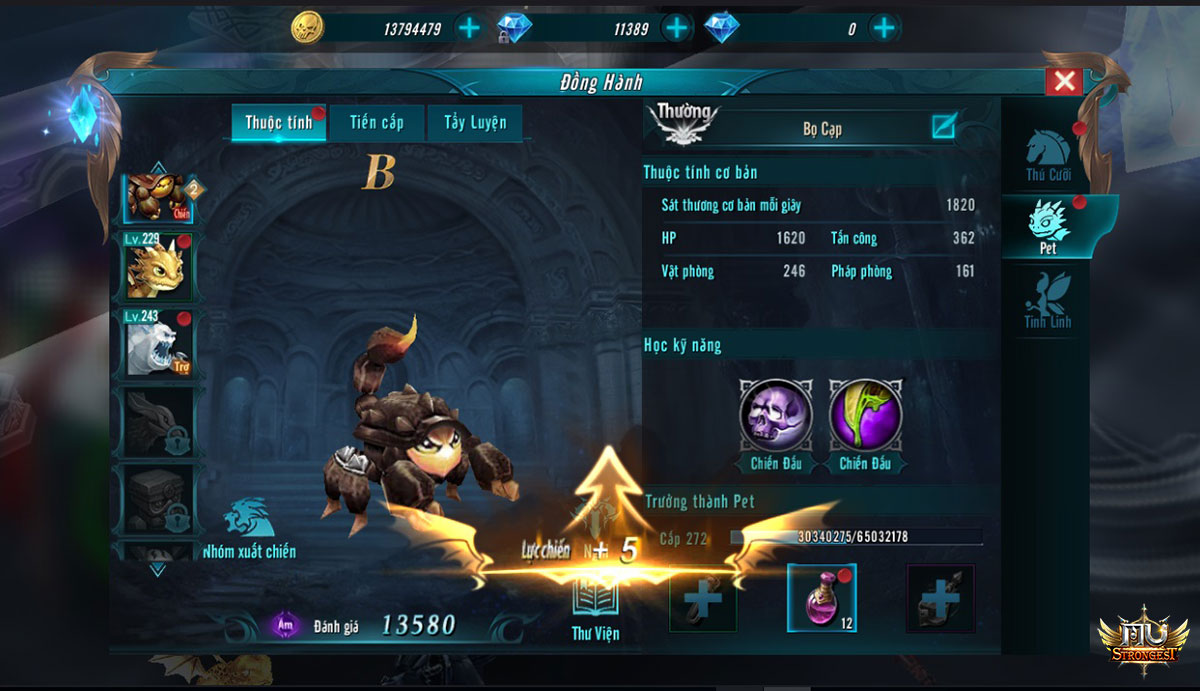This screenshot has width=1200, height=691.
Task: Open Nhóm xuất chiến battle group
Action: 248,530
